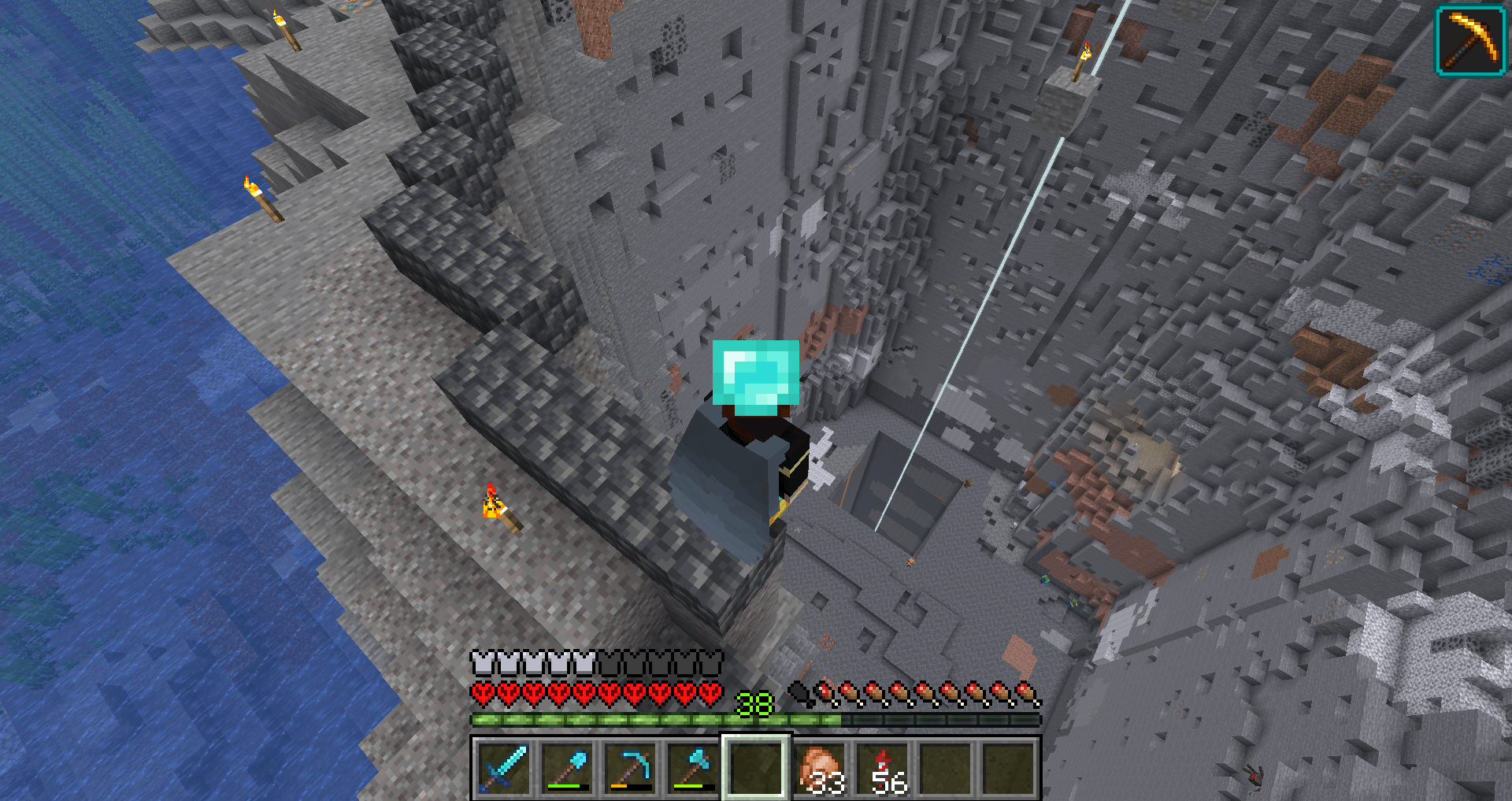Click the golden pickaxe status icon

click(1470, 41)
